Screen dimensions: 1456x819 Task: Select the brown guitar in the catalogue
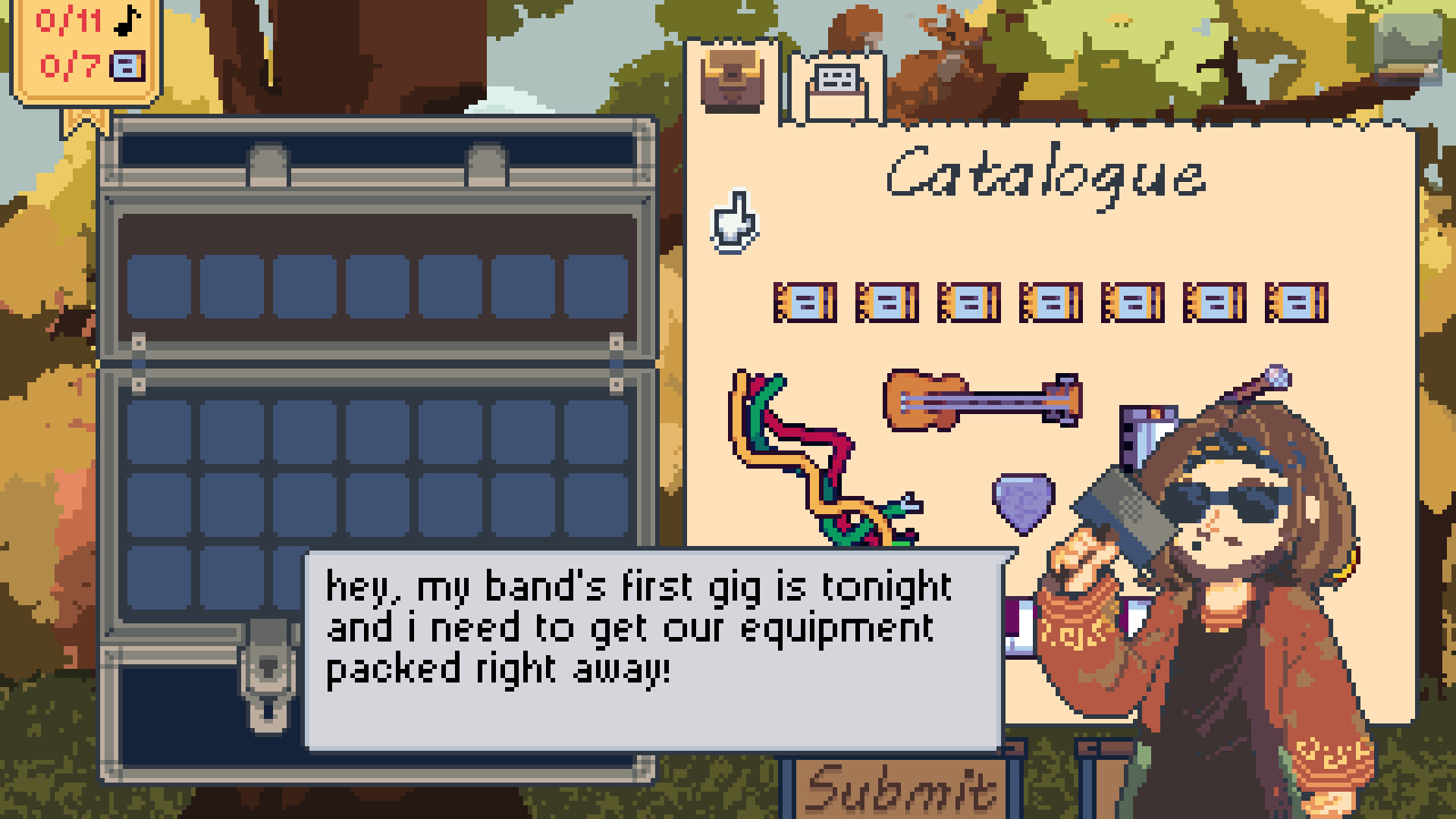(x=982, y=400)
